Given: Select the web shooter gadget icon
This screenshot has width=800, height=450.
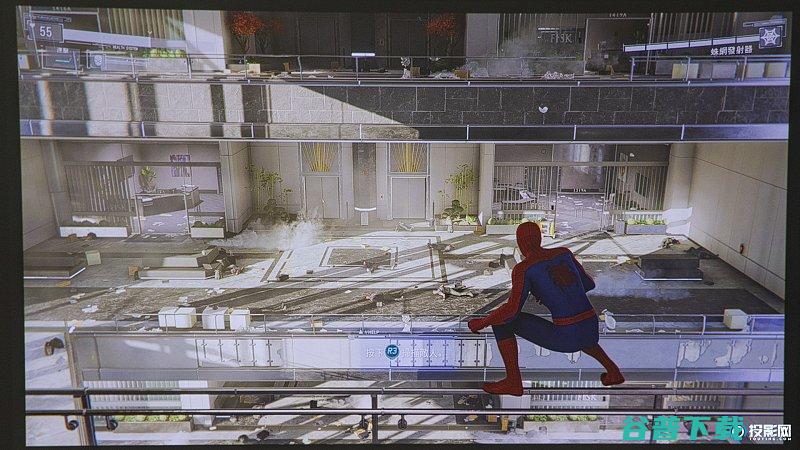Looking at the screenshot, I should tap(769, 37).
